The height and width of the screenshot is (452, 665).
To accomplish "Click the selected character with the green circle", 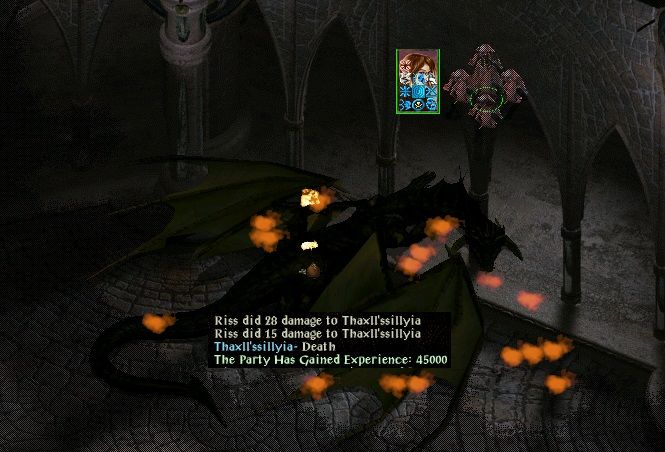I will coord(486,98).
